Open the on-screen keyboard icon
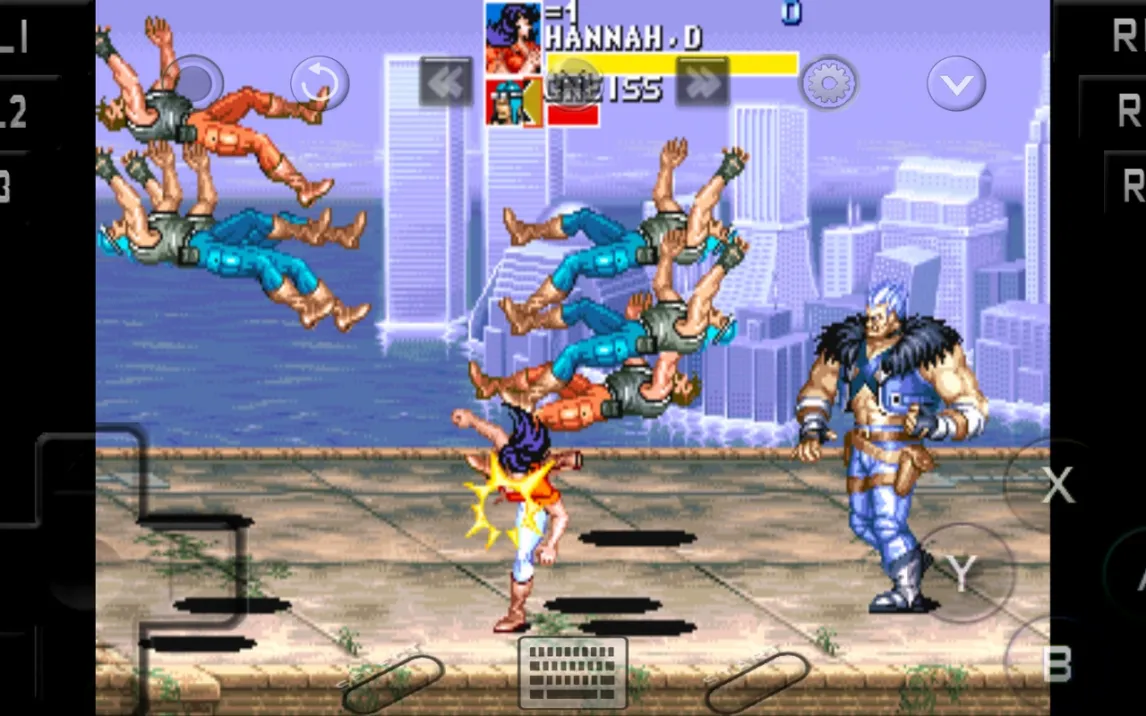1146x716 pixels. point(573,672)
